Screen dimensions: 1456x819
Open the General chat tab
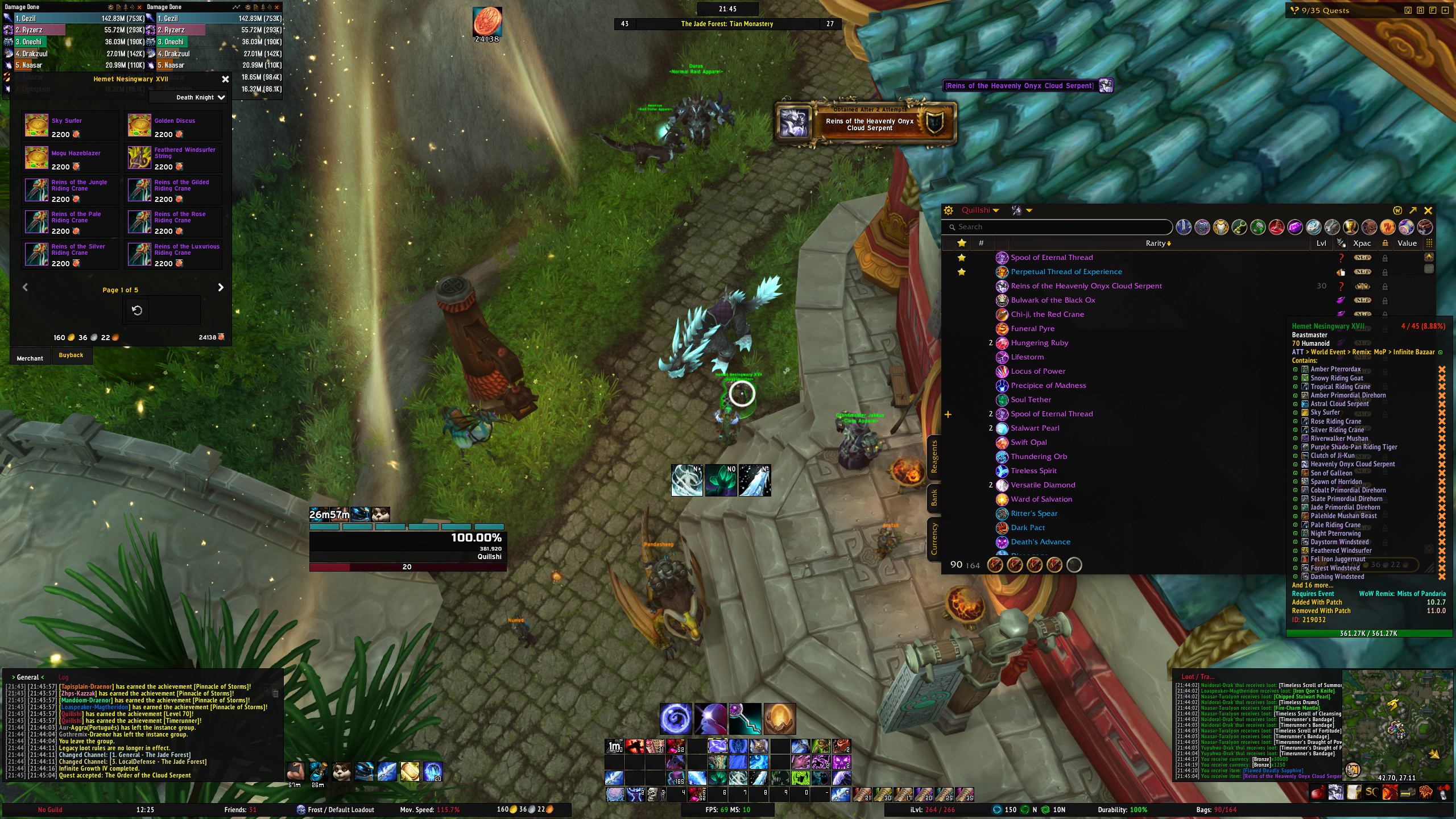27,677
